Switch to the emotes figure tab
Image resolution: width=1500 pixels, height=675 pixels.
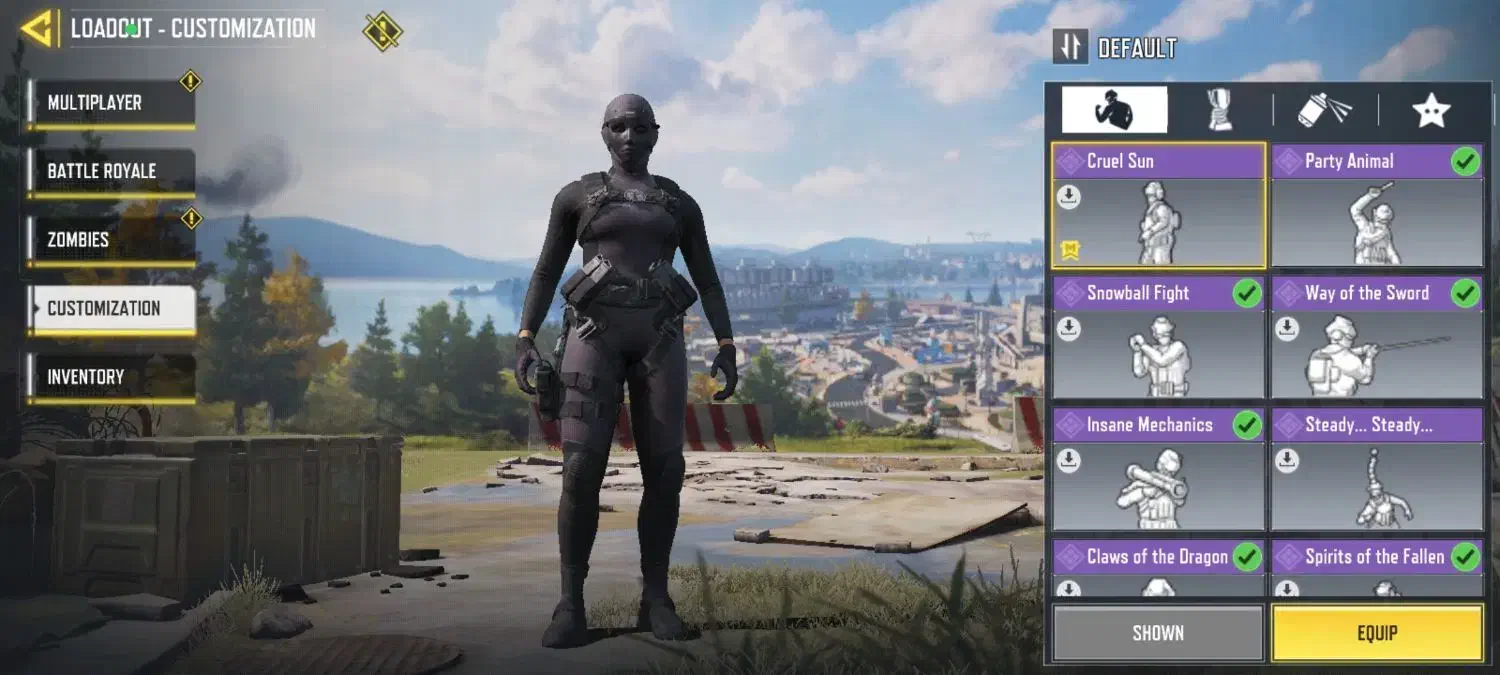[x=1114, y=110]
